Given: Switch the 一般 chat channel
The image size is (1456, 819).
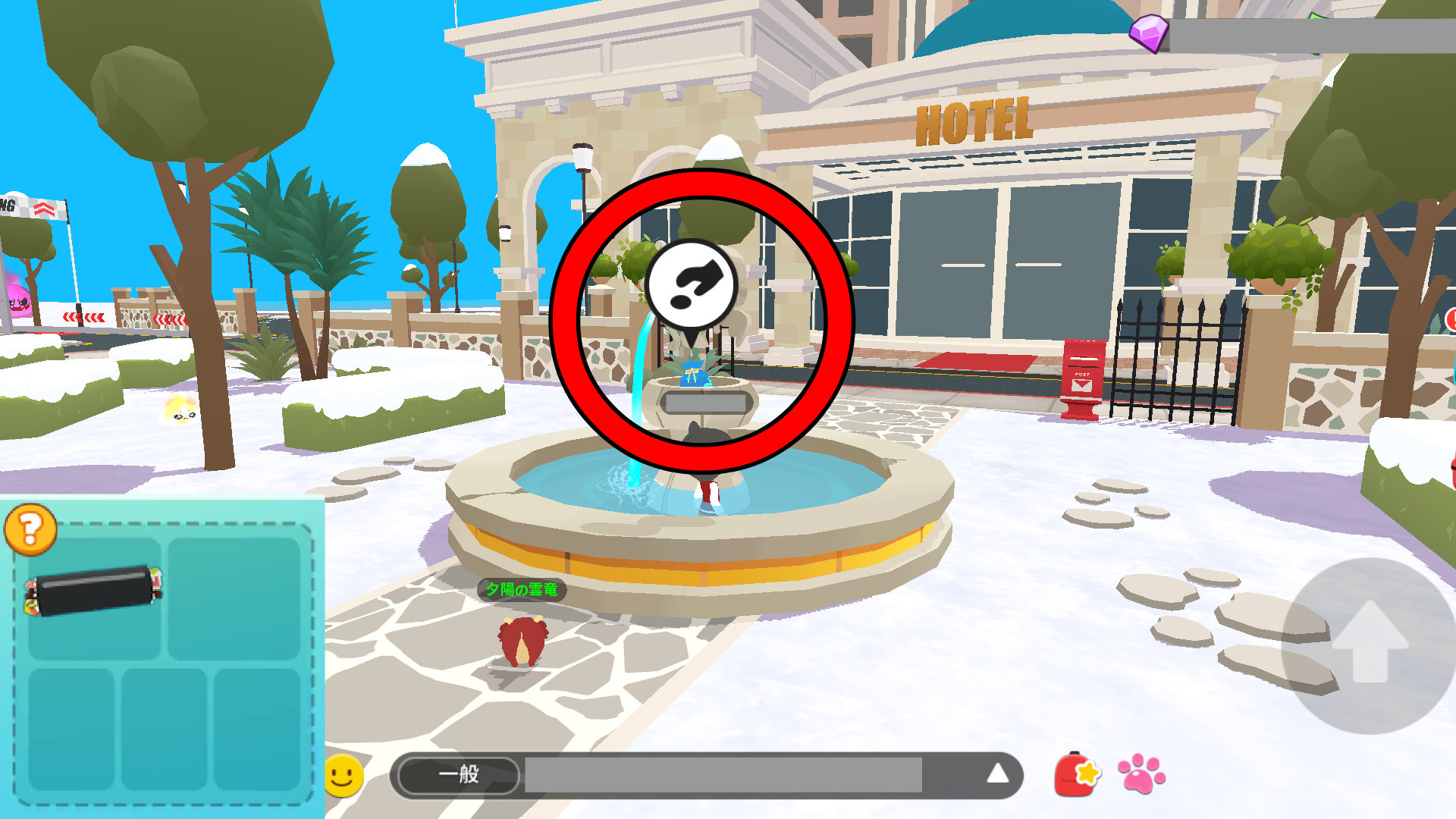Looking at the screenshot, I should (x=459, y=775).
